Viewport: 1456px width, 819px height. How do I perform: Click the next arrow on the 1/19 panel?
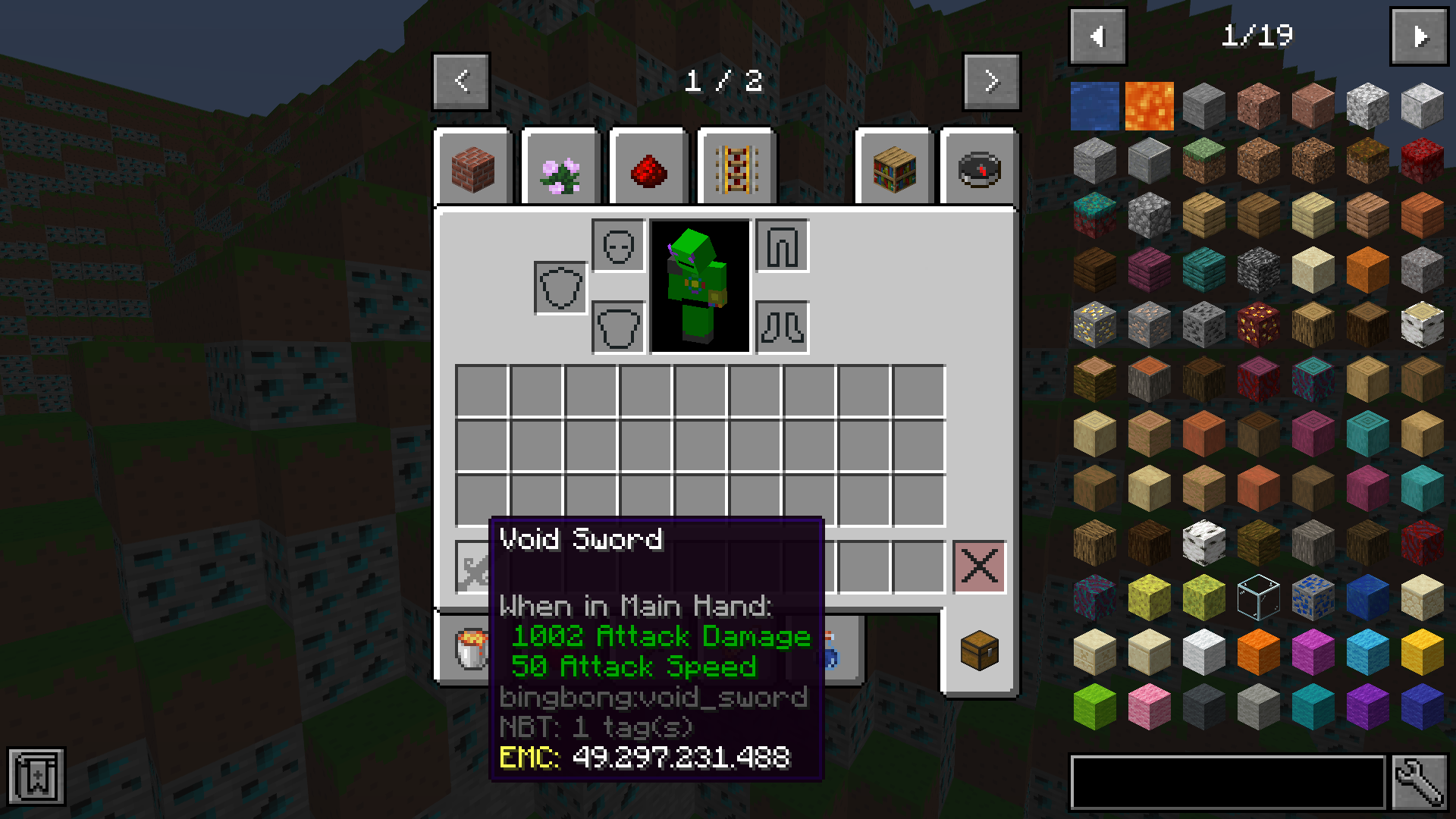(x=1420, y=35)
